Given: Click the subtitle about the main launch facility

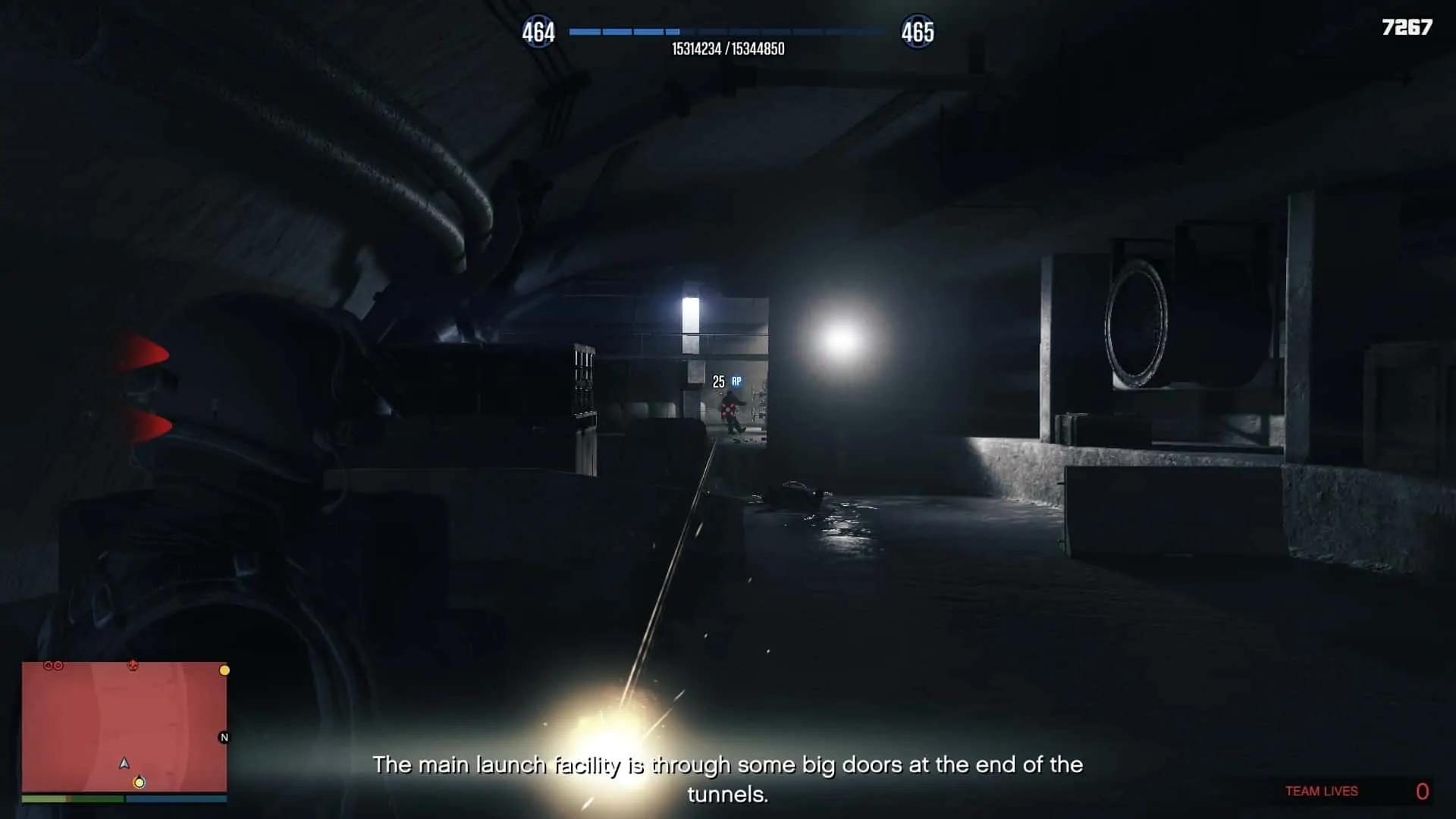Looking at the screenshot, I should 728,766.
